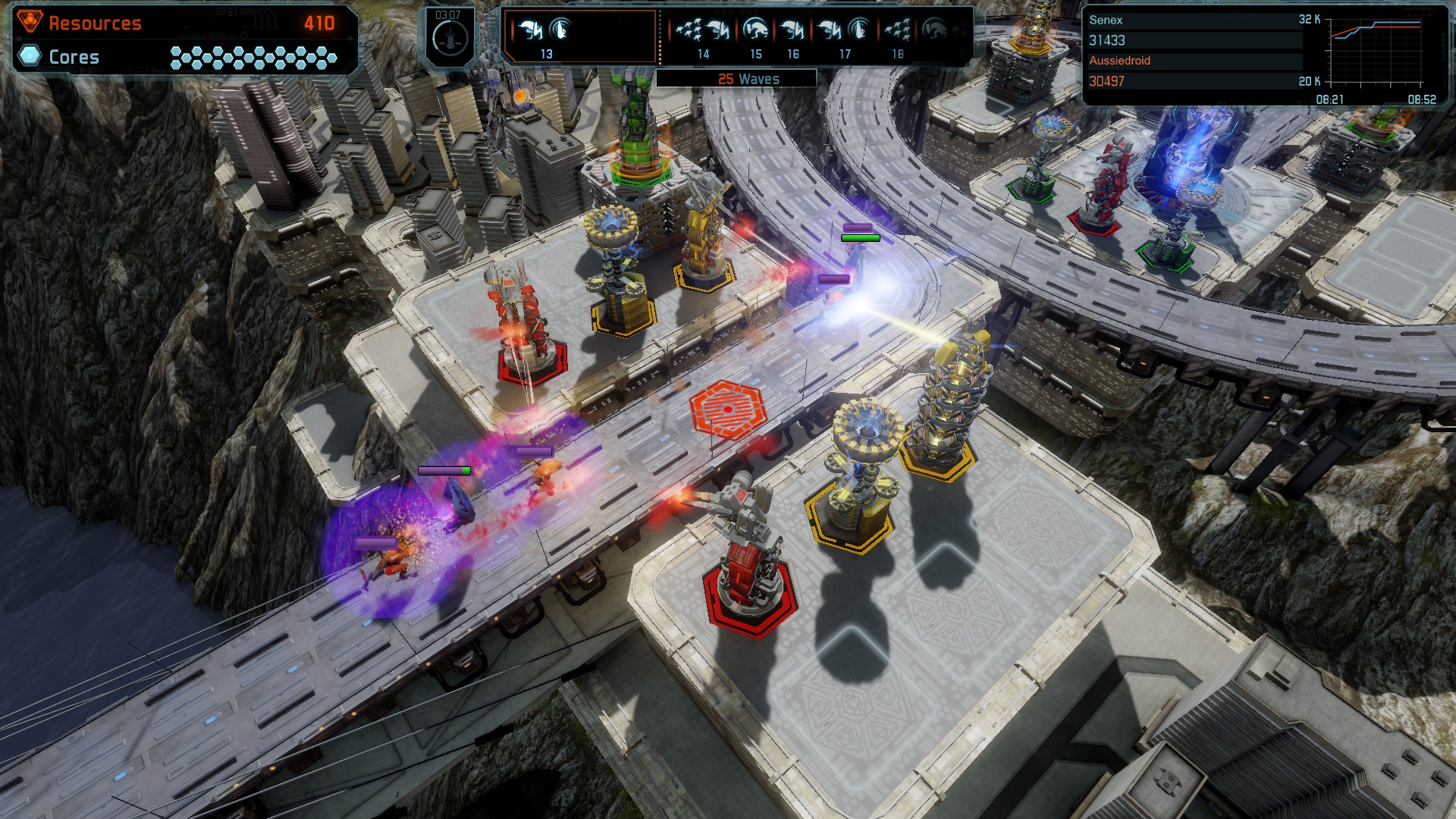Activate the special weapon icon under the 03:07 timer

(449, 40)
